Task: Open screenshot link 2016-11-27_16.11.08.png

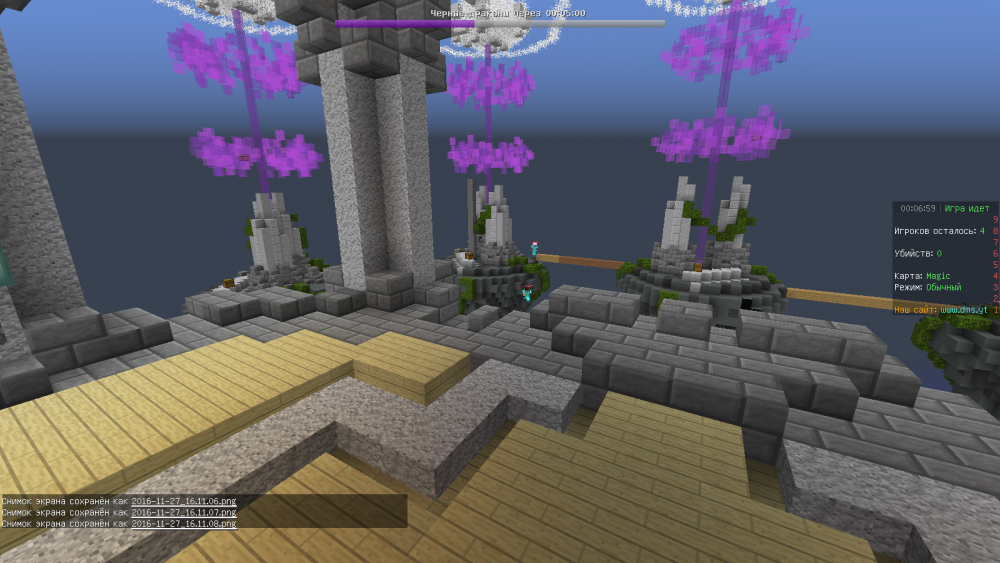Action: (183, 523)
